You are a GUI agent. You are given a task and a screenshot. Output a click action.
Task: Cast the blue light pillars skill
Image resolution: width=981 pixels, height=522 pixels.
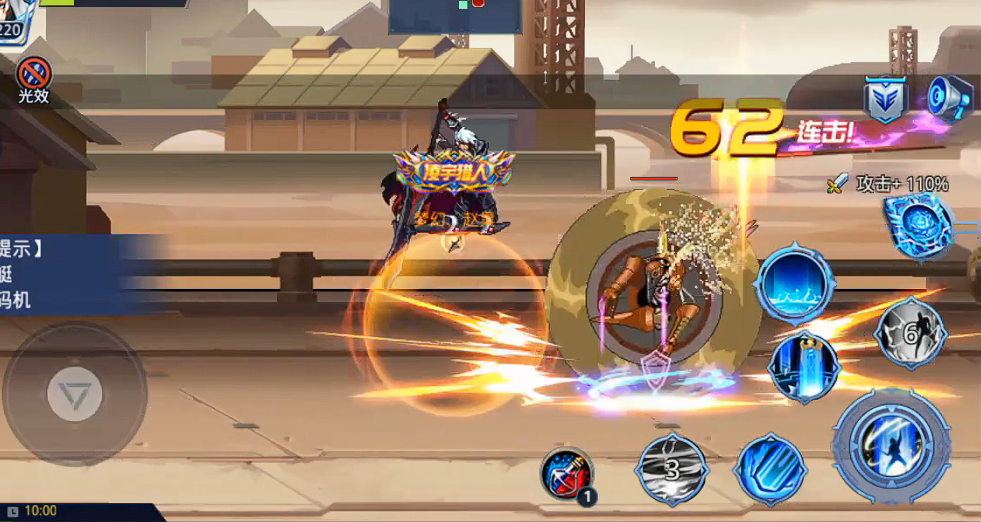click(x=804, y=365)
